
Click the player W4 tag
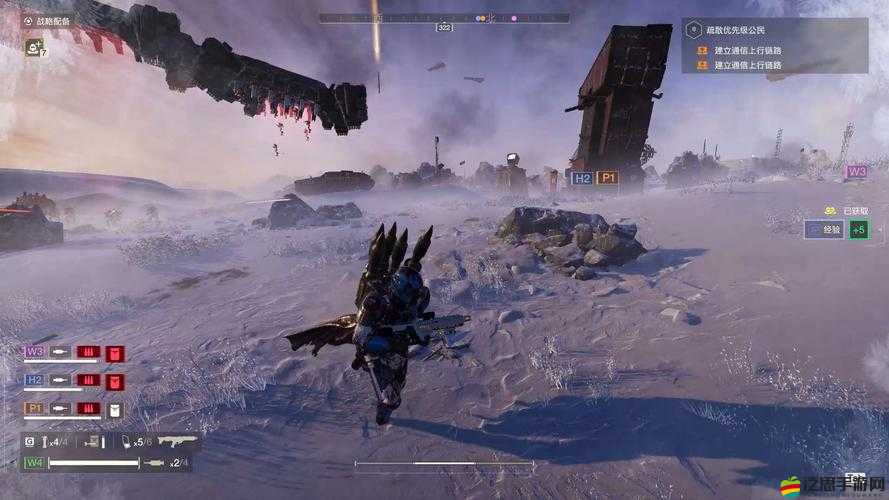[34, 463]
